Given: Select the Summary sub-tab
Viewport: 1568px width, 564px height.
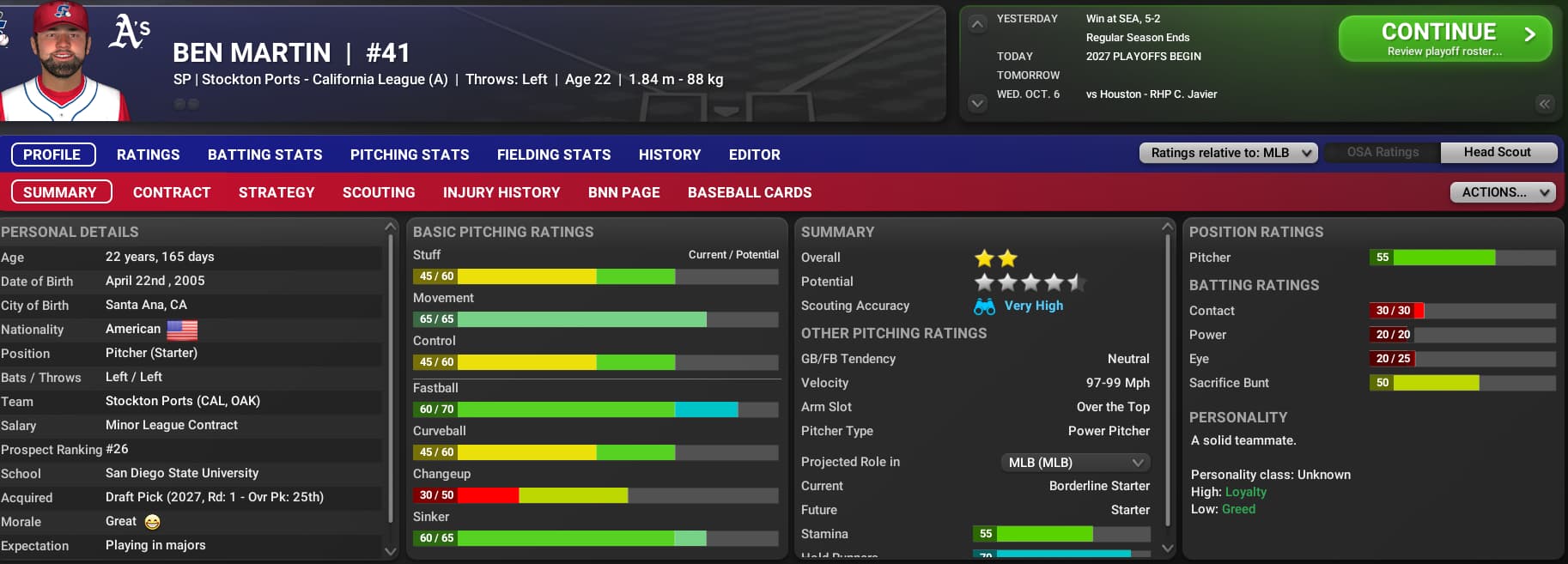Looking at the screenshot, I should [61, 192].
